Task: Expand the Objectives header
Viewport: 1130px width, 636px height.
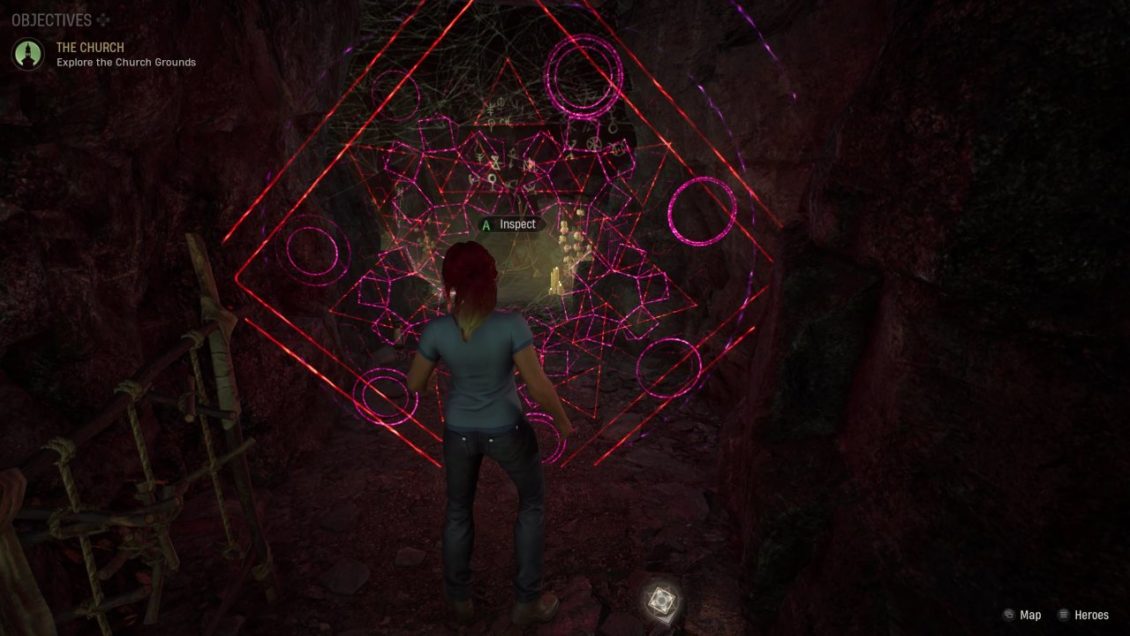Action: point(52,20)
